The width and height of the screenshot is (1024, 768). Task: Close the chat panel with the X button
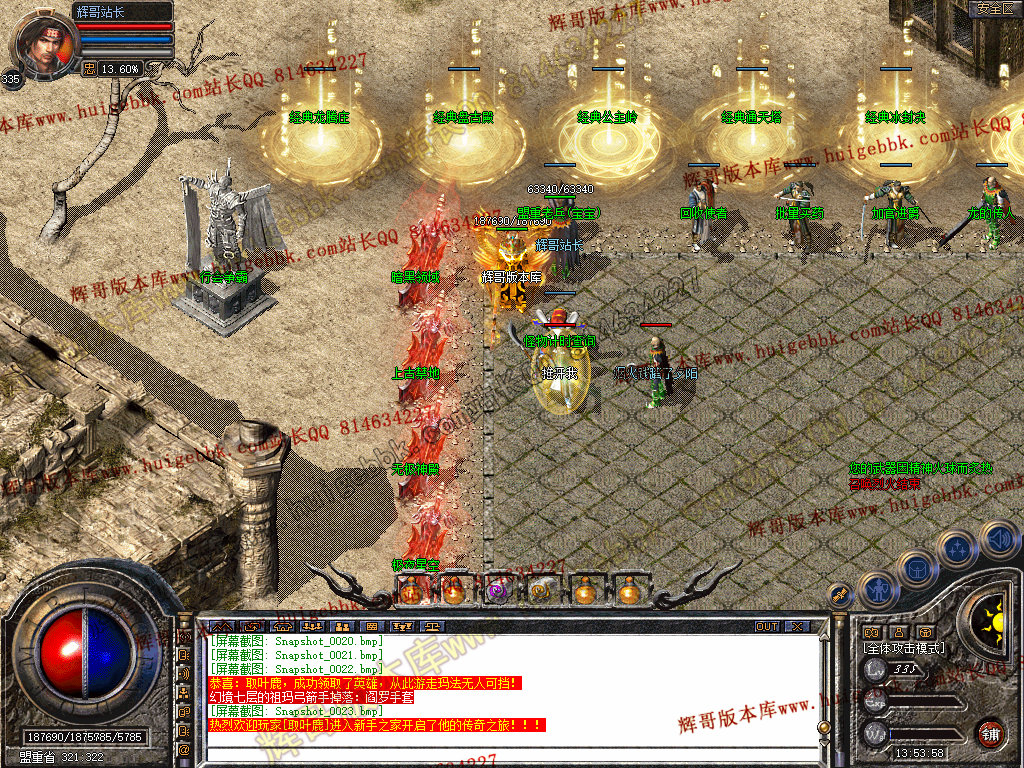click(796, 627)
